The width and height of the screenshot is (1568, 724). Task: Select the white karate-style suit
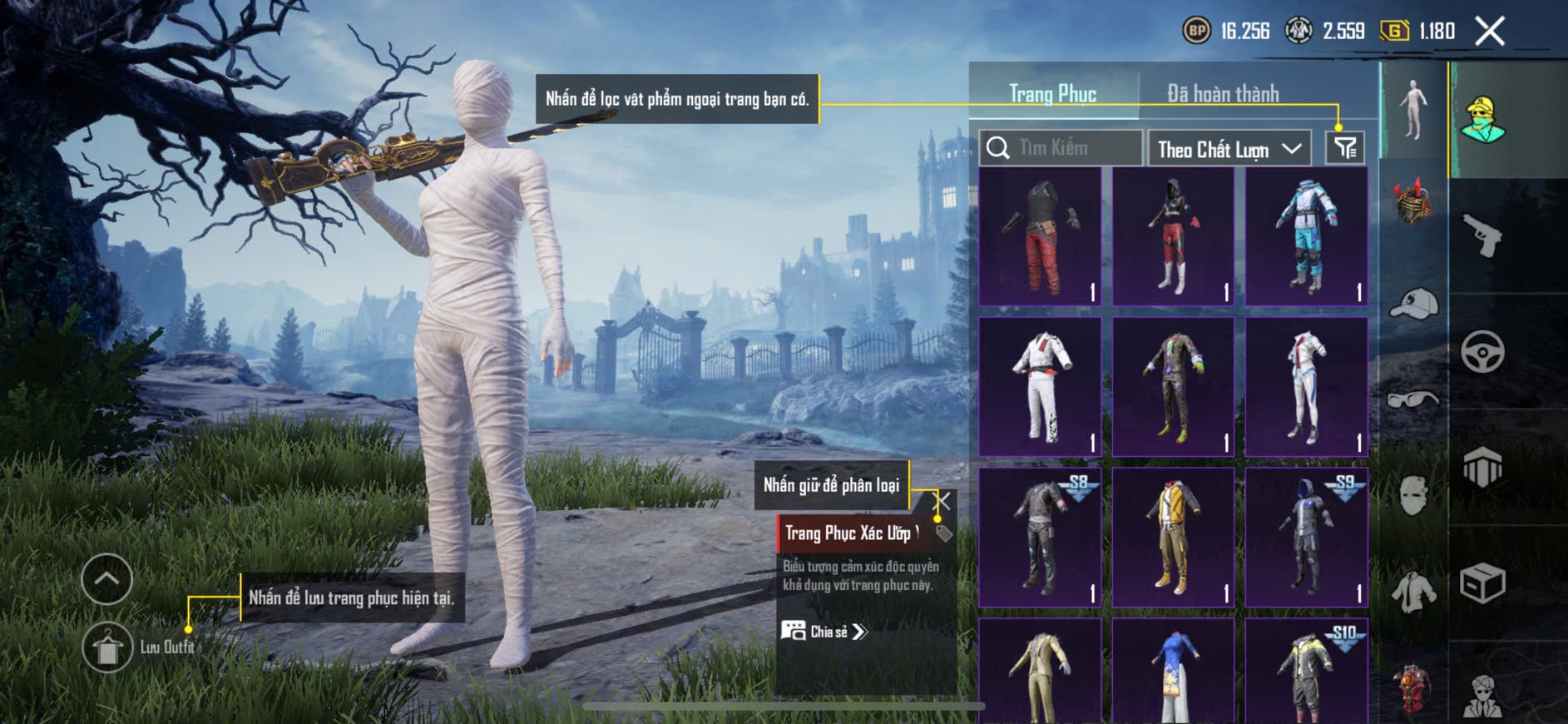point(1040,386)
